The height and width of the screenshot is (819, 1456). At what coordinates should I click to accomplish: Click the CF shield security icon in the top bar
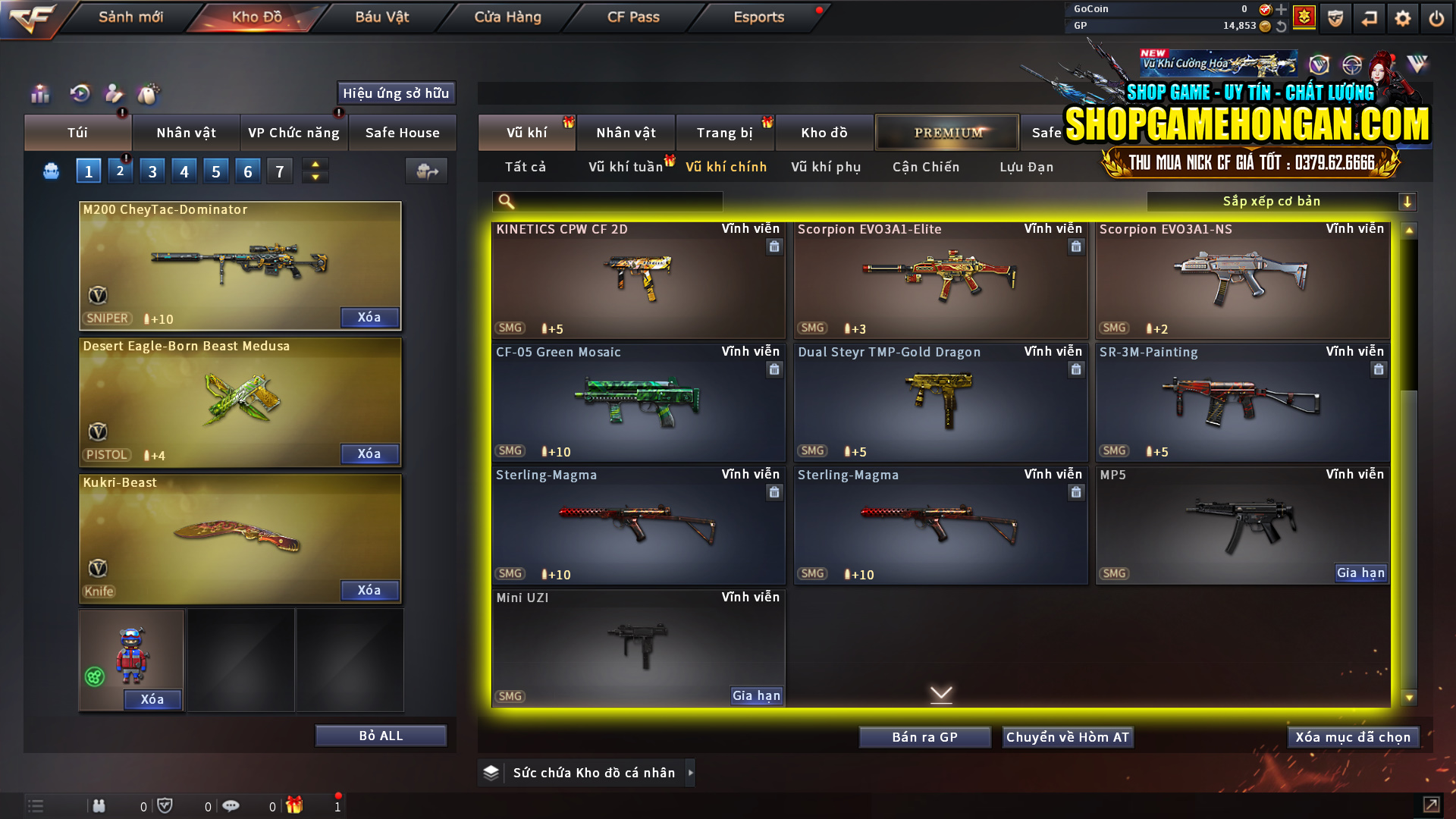pos(1335,17)
